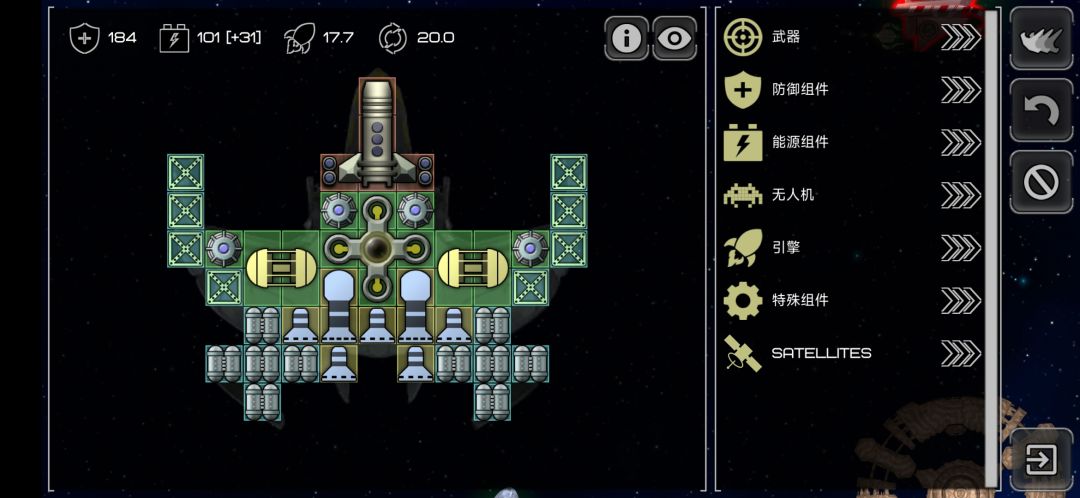
Task: Select the 特殊组件 special components category
Action: pyautogui.click(x=850, y=299)
